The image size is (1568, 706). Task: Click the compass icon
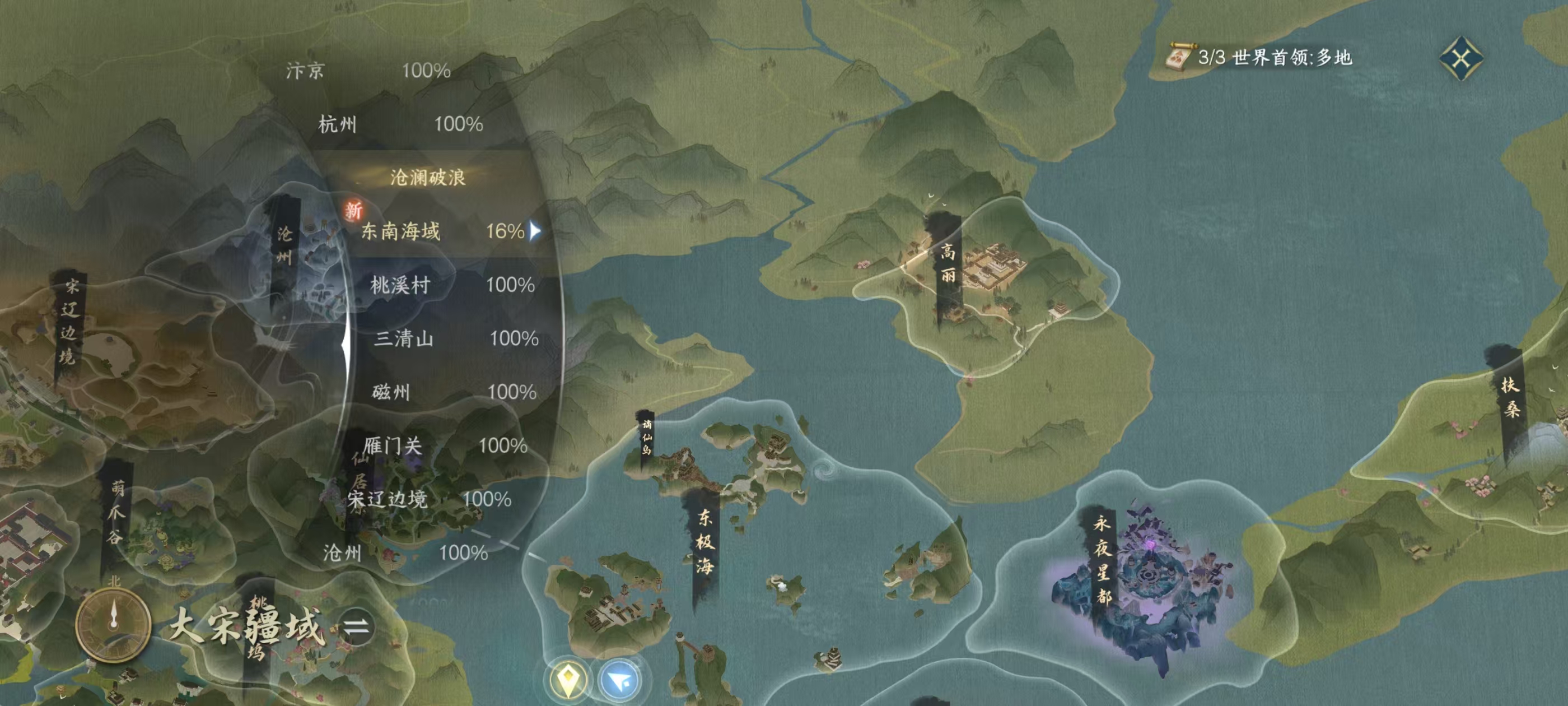coord(113,624)
